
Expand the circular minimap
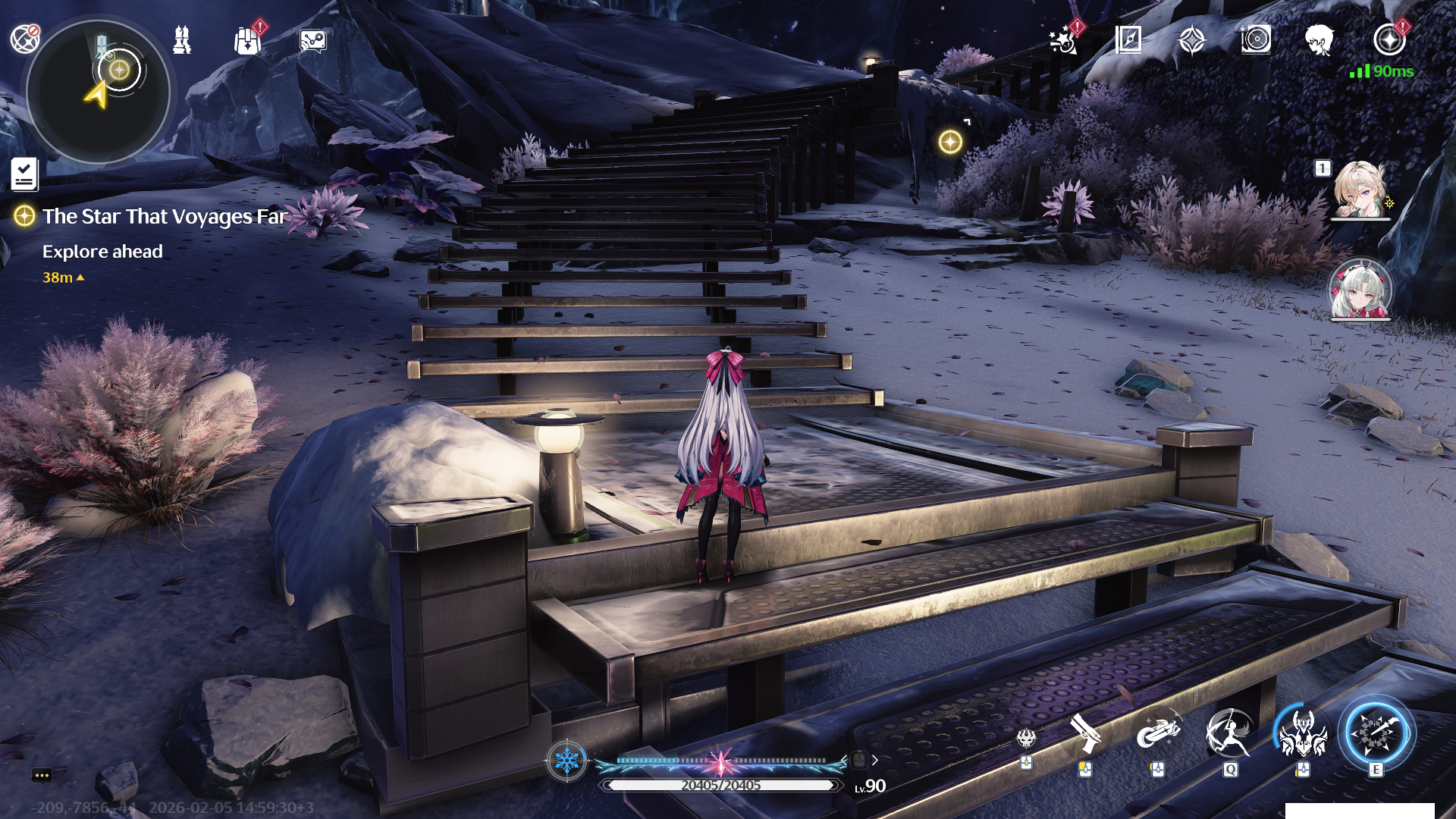(99, 93)
